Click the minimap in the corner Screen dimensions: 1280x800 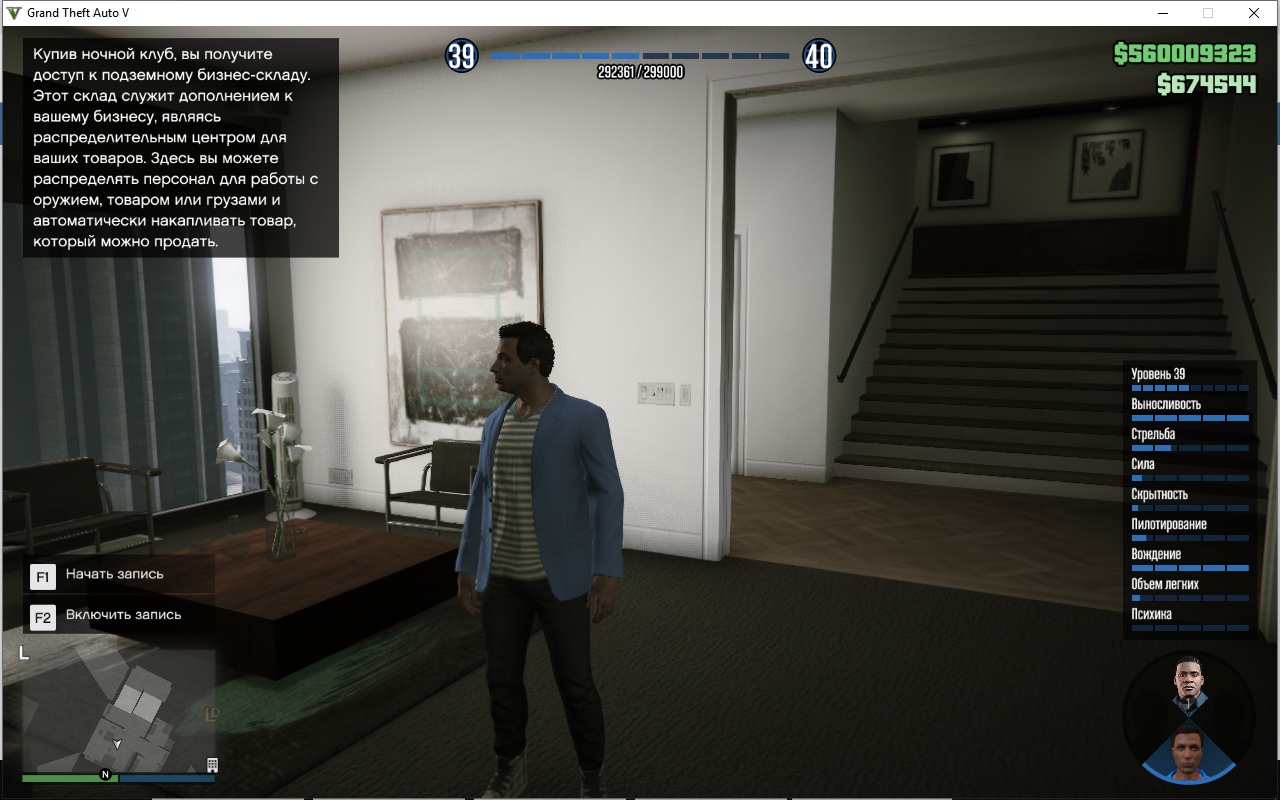point(118,710)
